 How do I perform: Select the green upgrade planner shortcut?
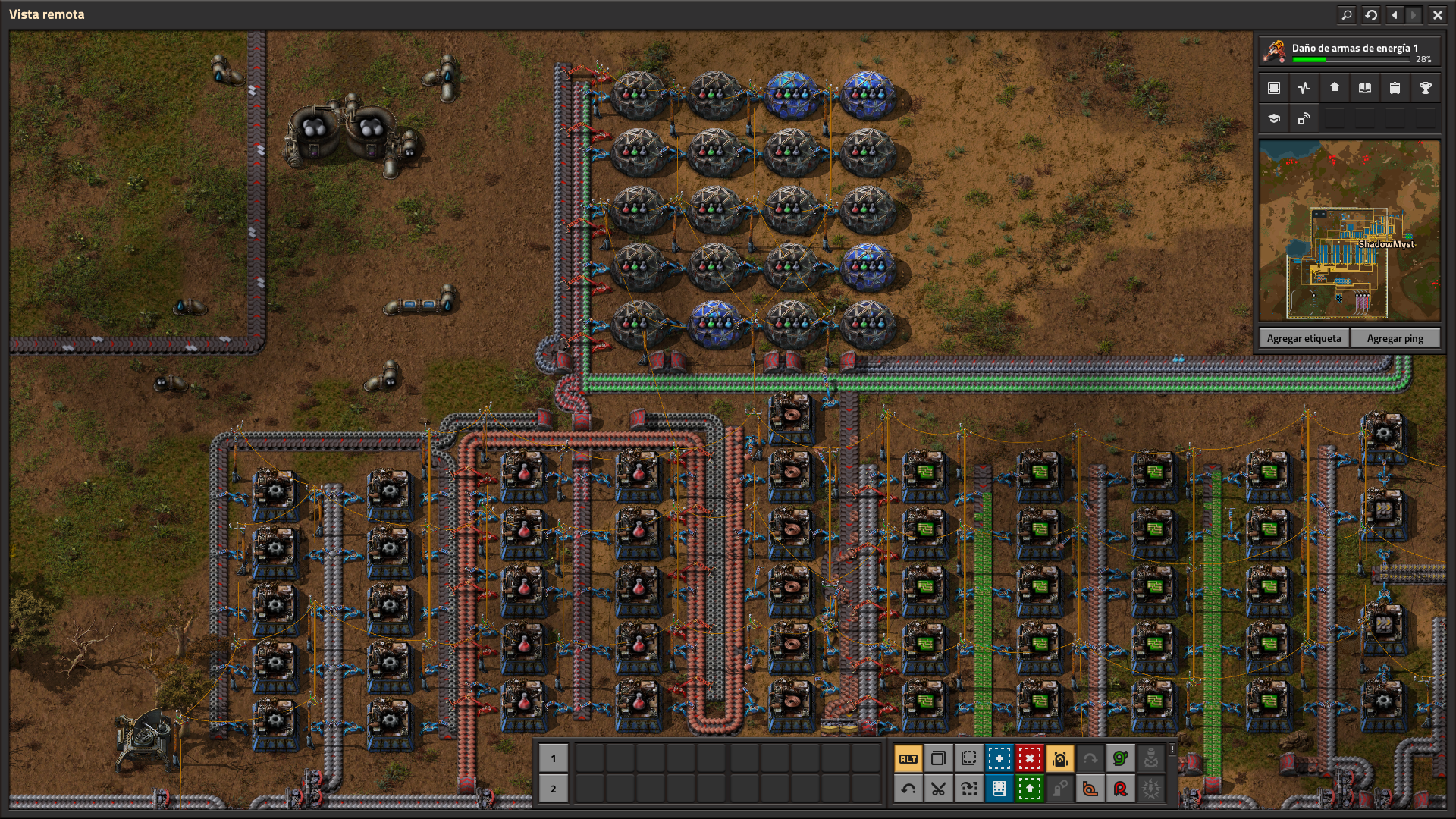tap(1029, 789)
